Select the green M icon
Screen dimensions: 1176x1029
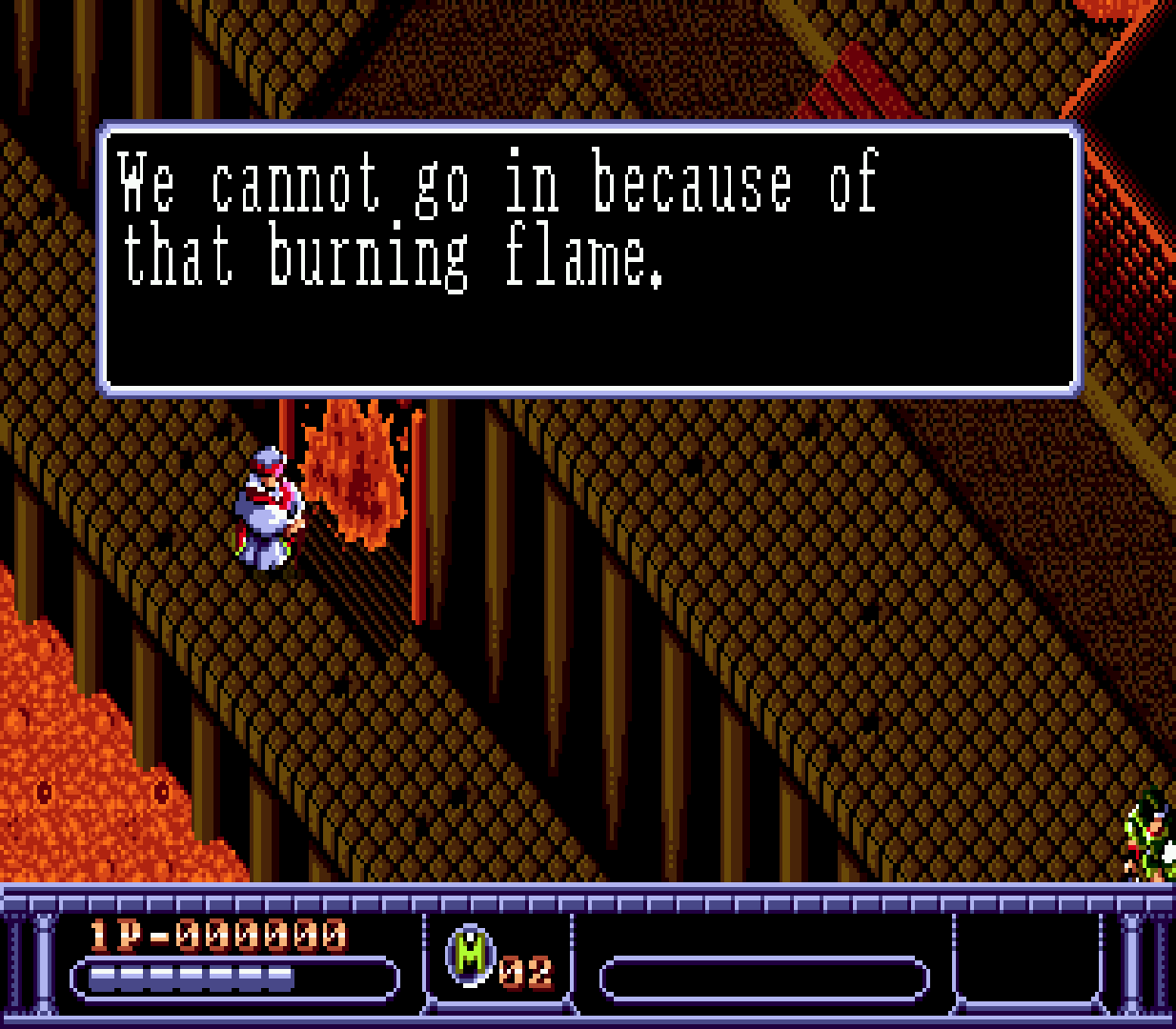click(470, 955)
